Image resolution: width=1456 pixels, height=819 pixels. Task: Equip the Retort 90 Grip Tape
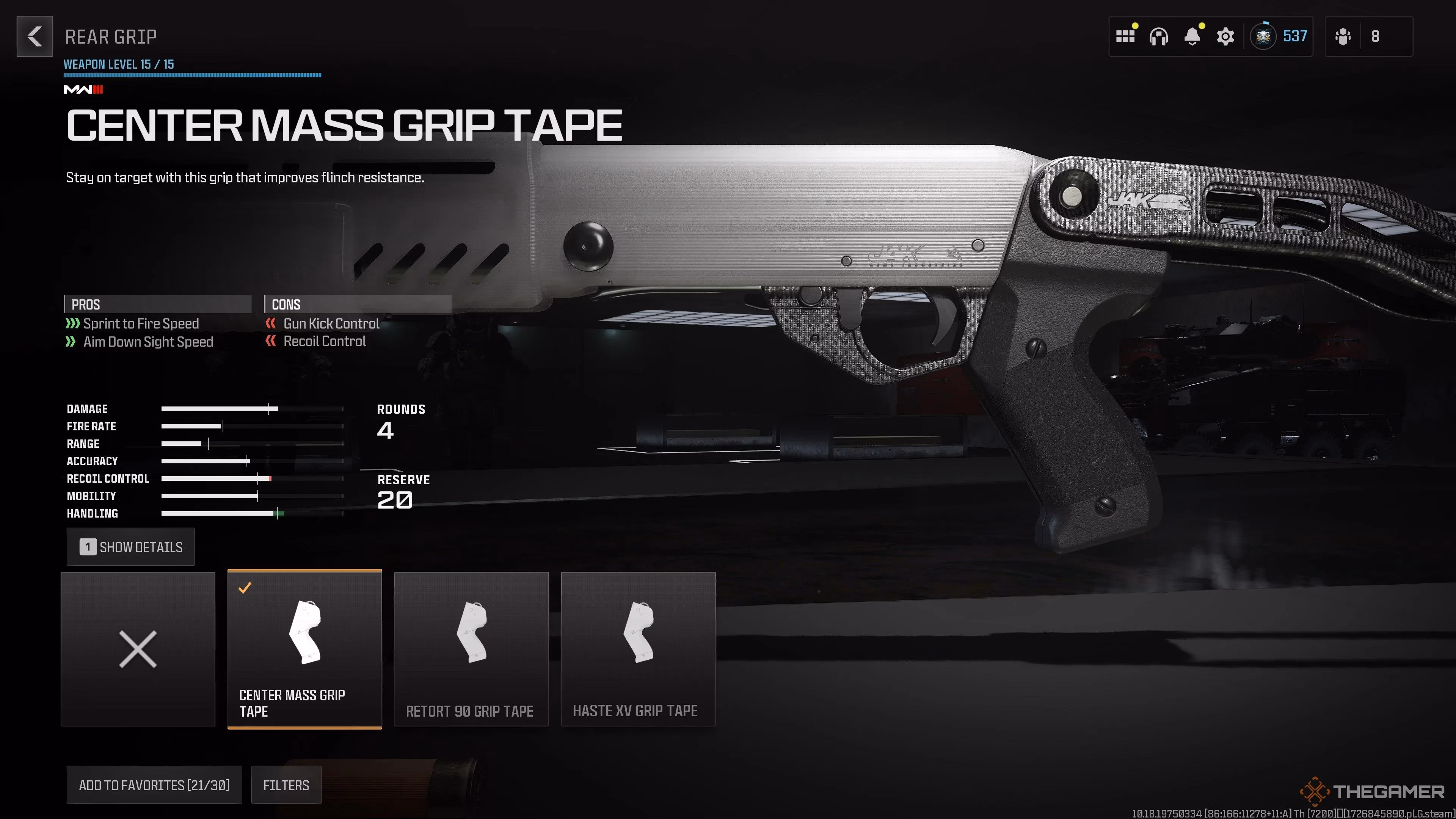471,649
